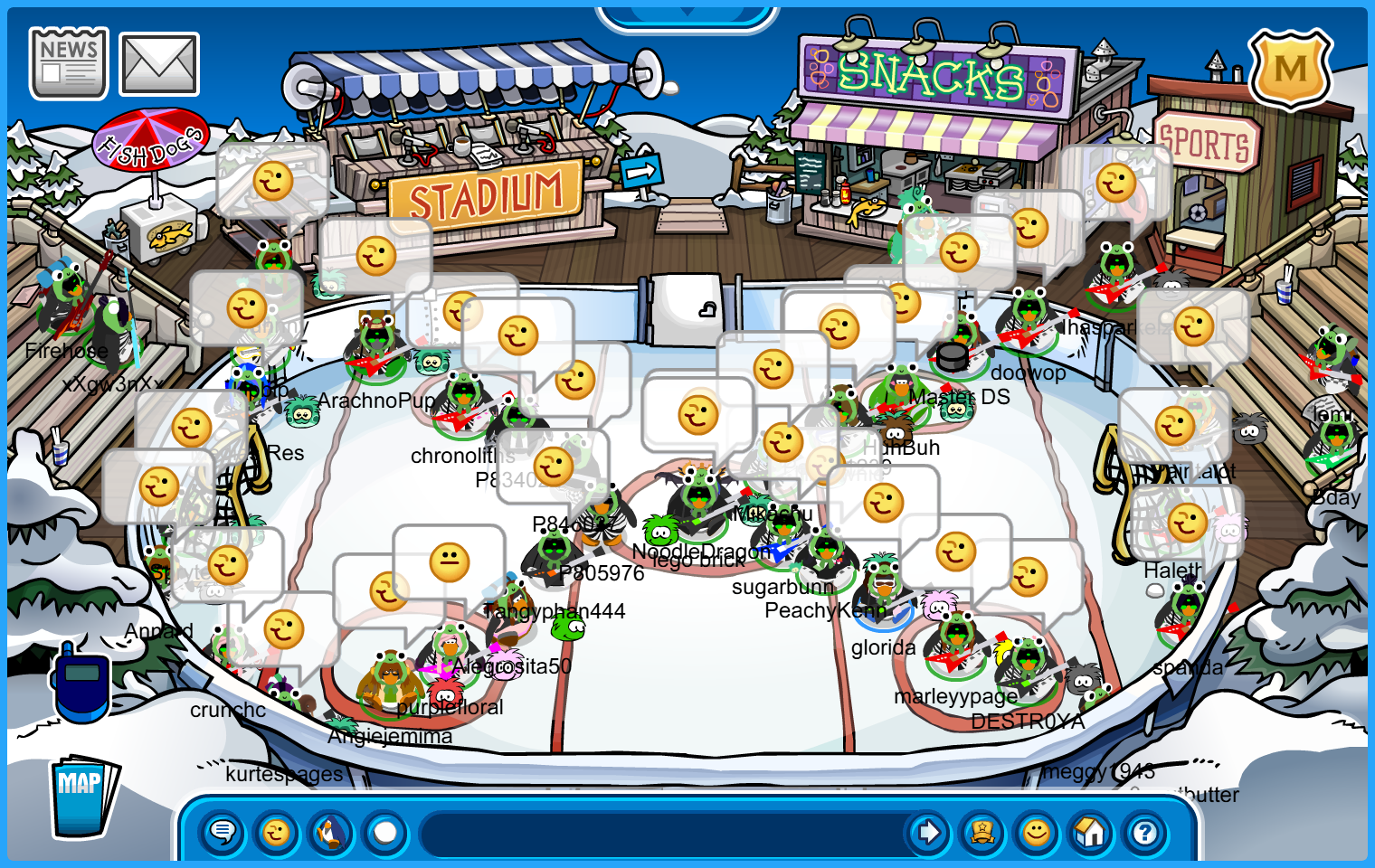Open the winking emote menu
The width and height of the screenshot is (1375, 868).
point(277,832)
